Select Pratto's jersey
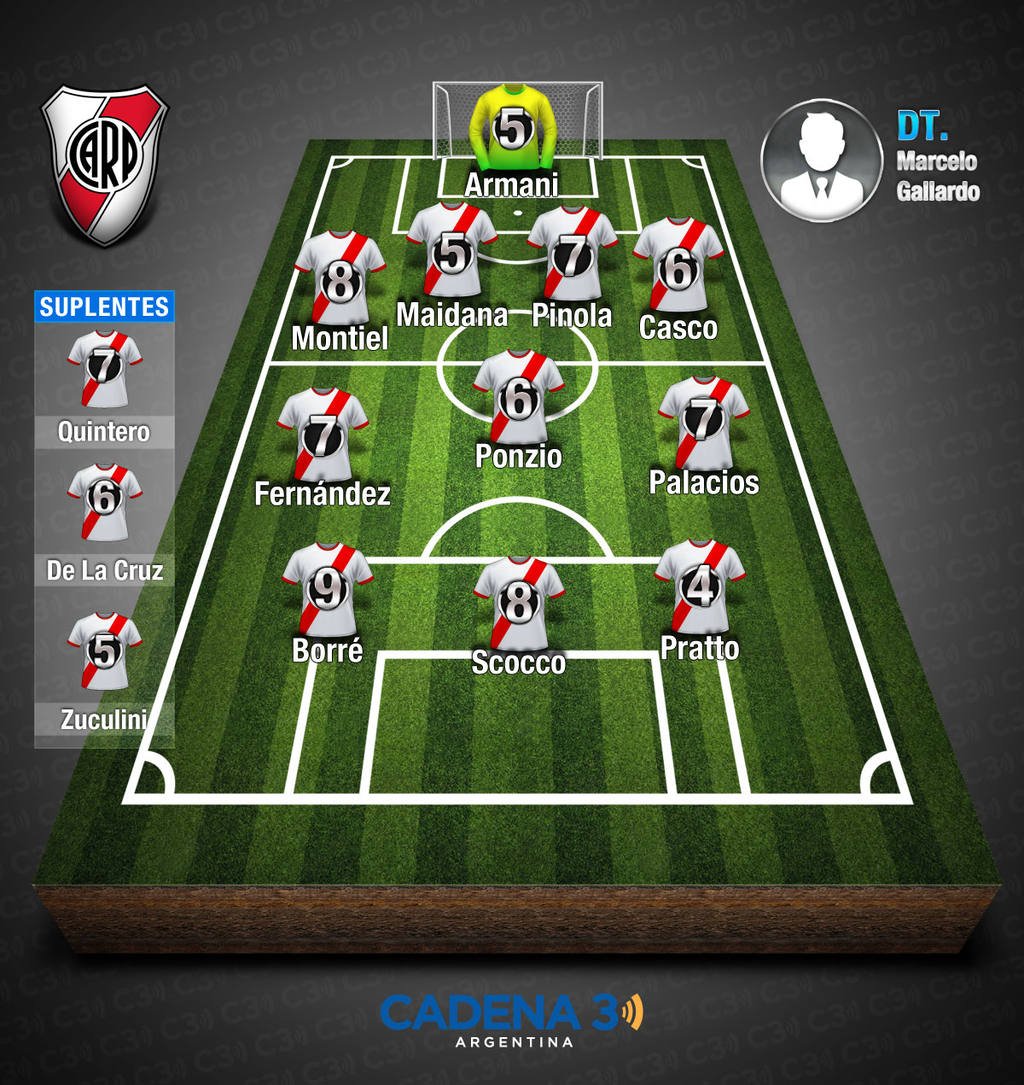The width and height of the screenshot is (1024, 1085). [700, 587]
